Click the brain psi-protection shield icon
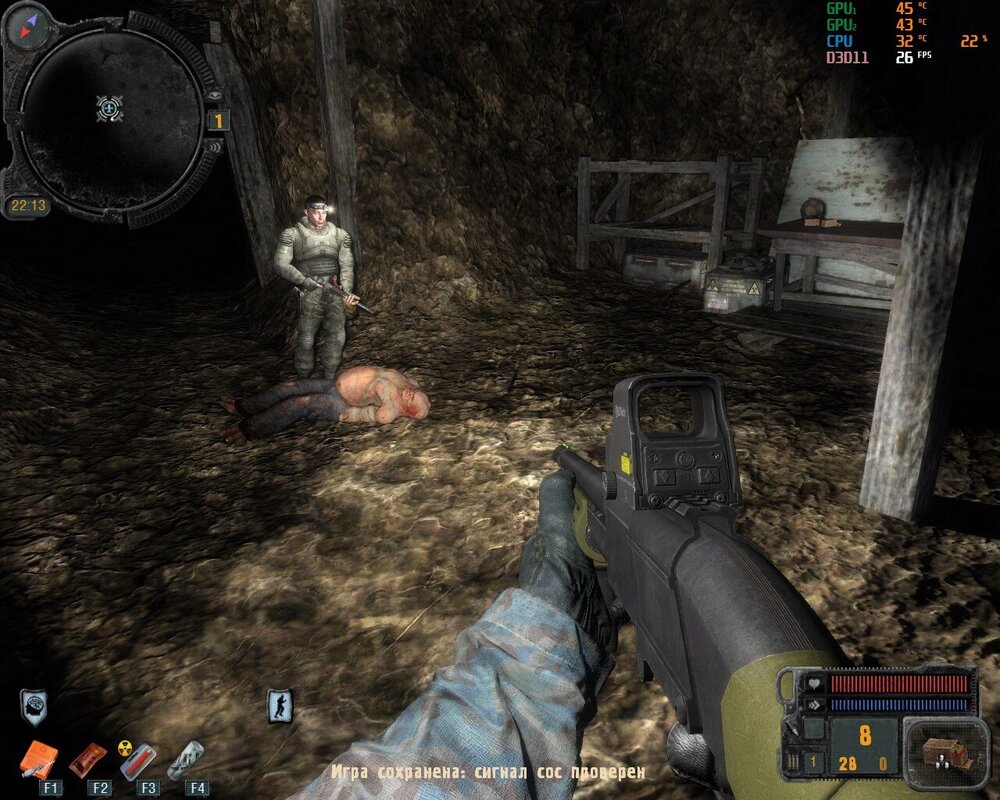 coord(33,705)
